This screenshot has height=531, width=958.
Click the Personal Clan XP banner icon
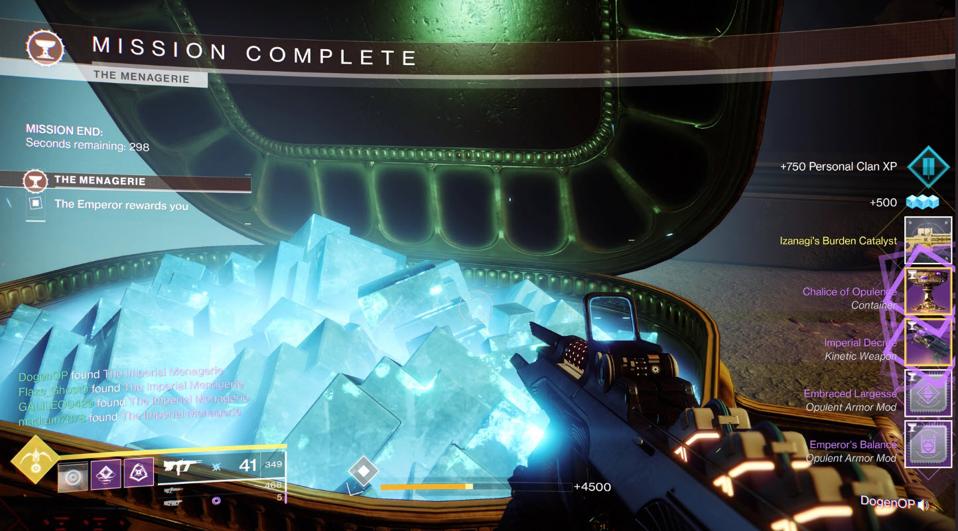pos(927,166)
